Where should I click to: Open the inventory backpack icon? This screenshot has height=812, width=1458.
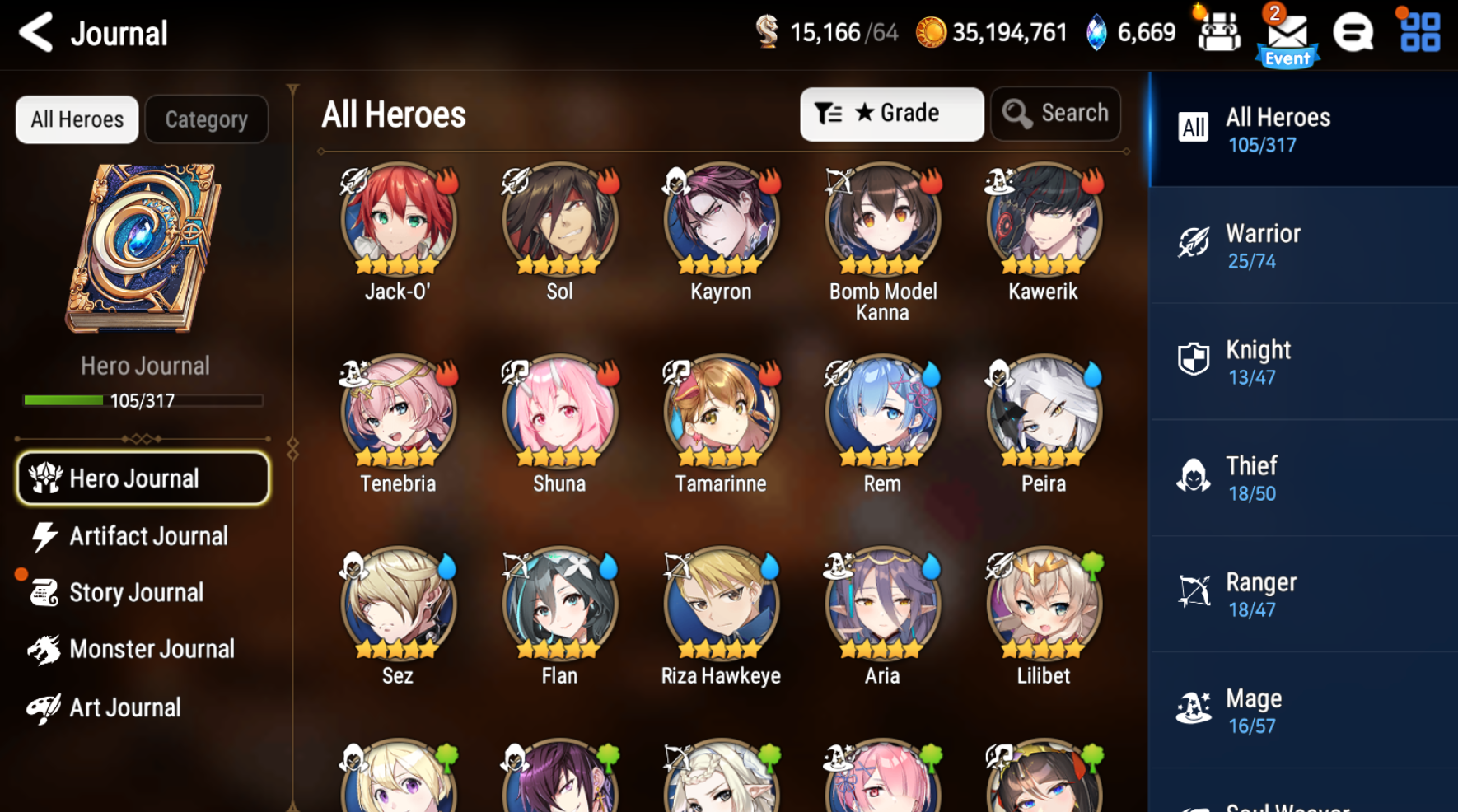(1218, 33)
